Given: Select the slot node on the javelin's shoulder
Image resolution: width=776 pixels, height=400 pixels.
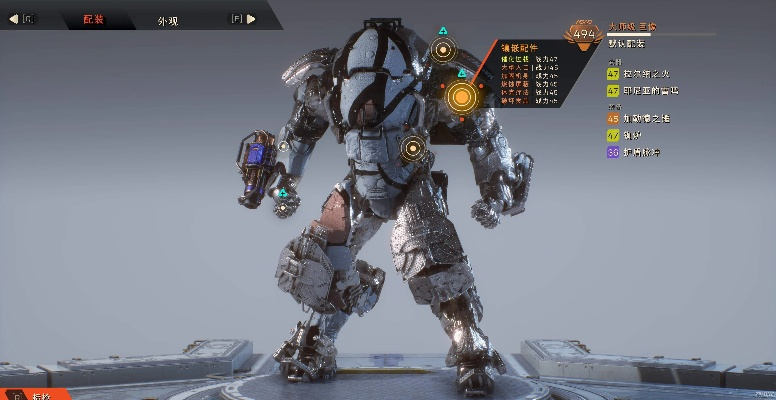Looking at the screenshot, I should coord(444,49).
